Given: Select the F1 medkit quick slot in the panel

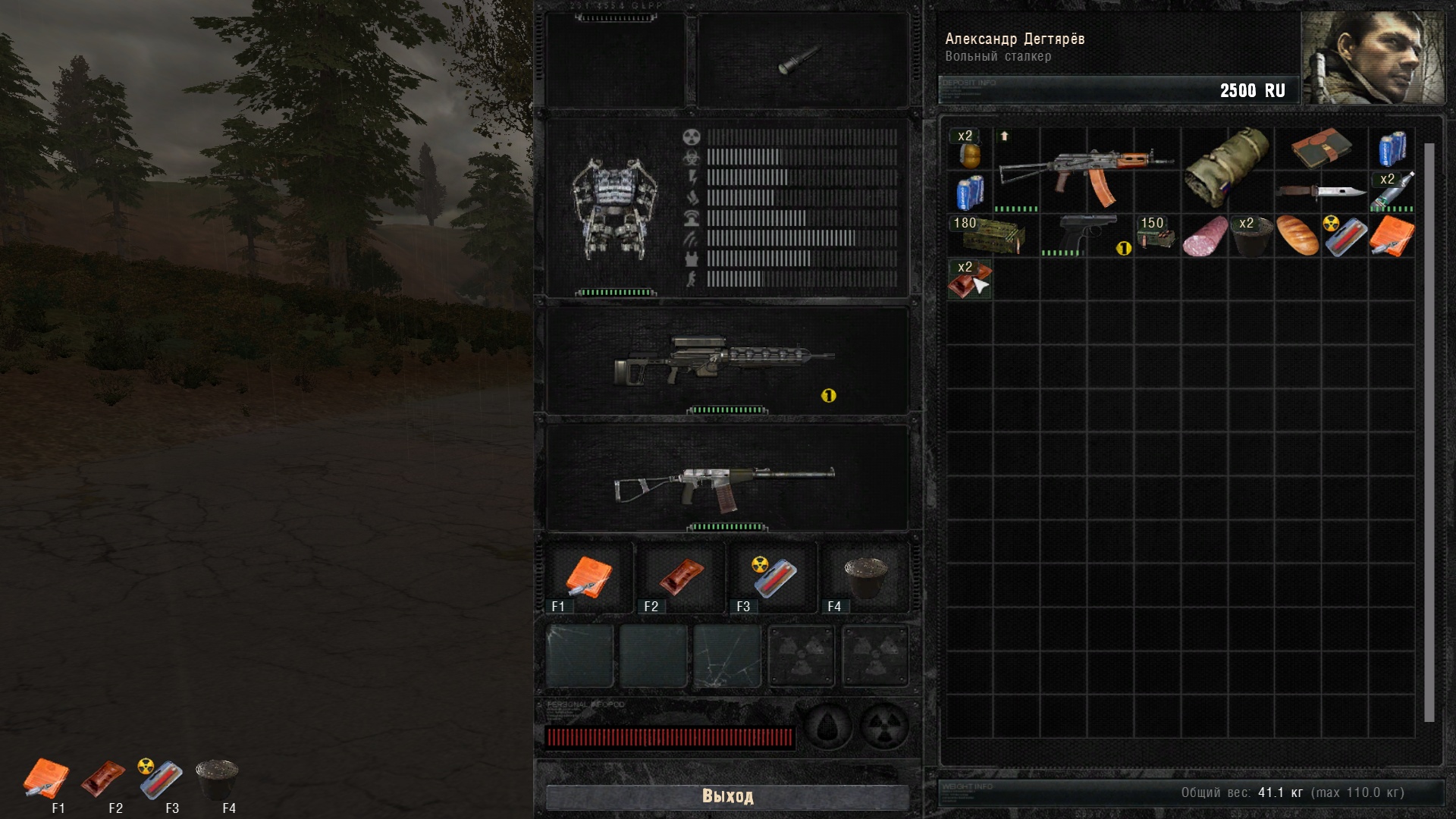Looking at the screenshot, I should (589, 578).
